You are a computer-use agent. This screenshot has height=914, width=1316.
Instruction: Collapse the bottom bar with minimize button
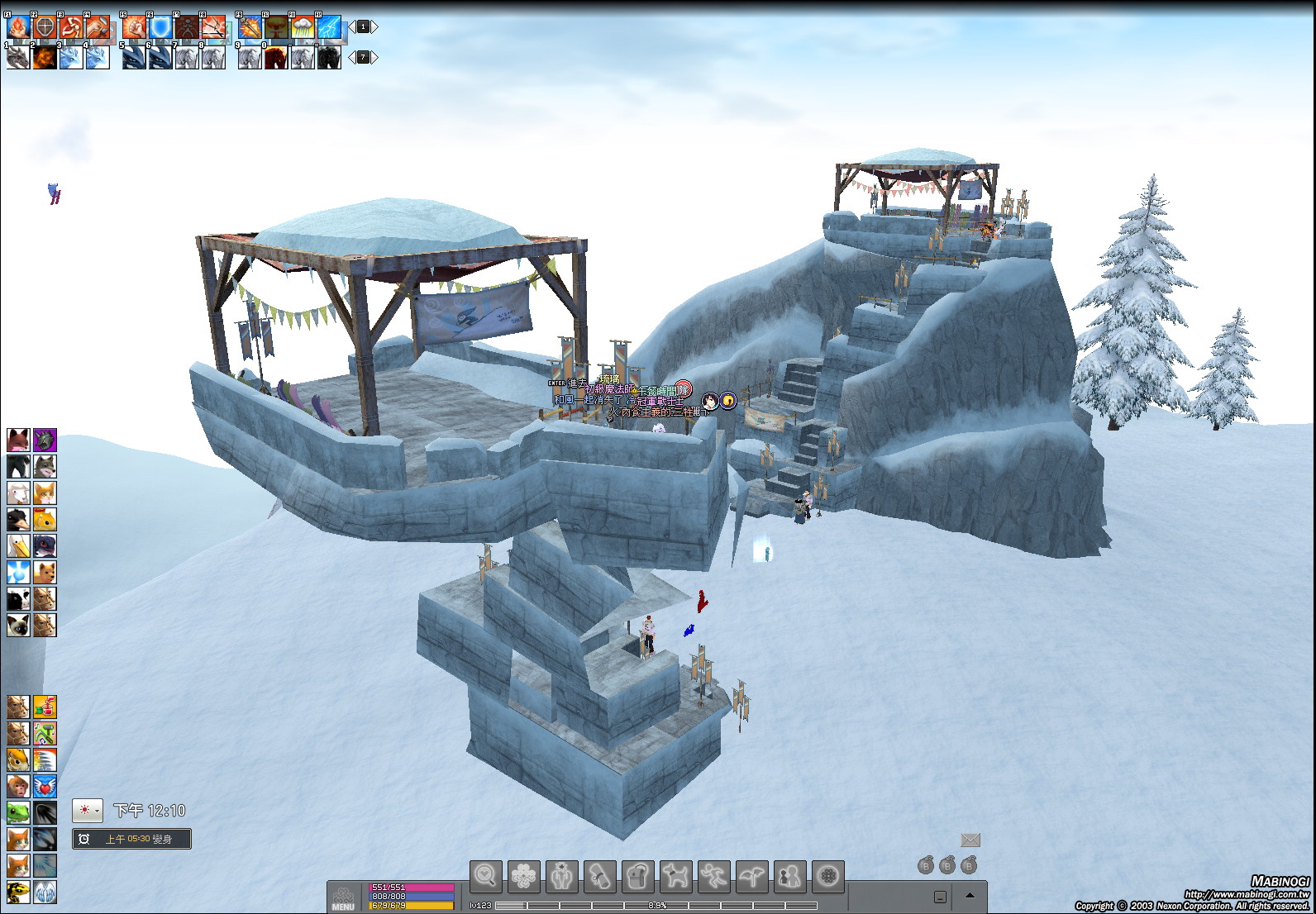pyautogui.click(x=941, y=897)
